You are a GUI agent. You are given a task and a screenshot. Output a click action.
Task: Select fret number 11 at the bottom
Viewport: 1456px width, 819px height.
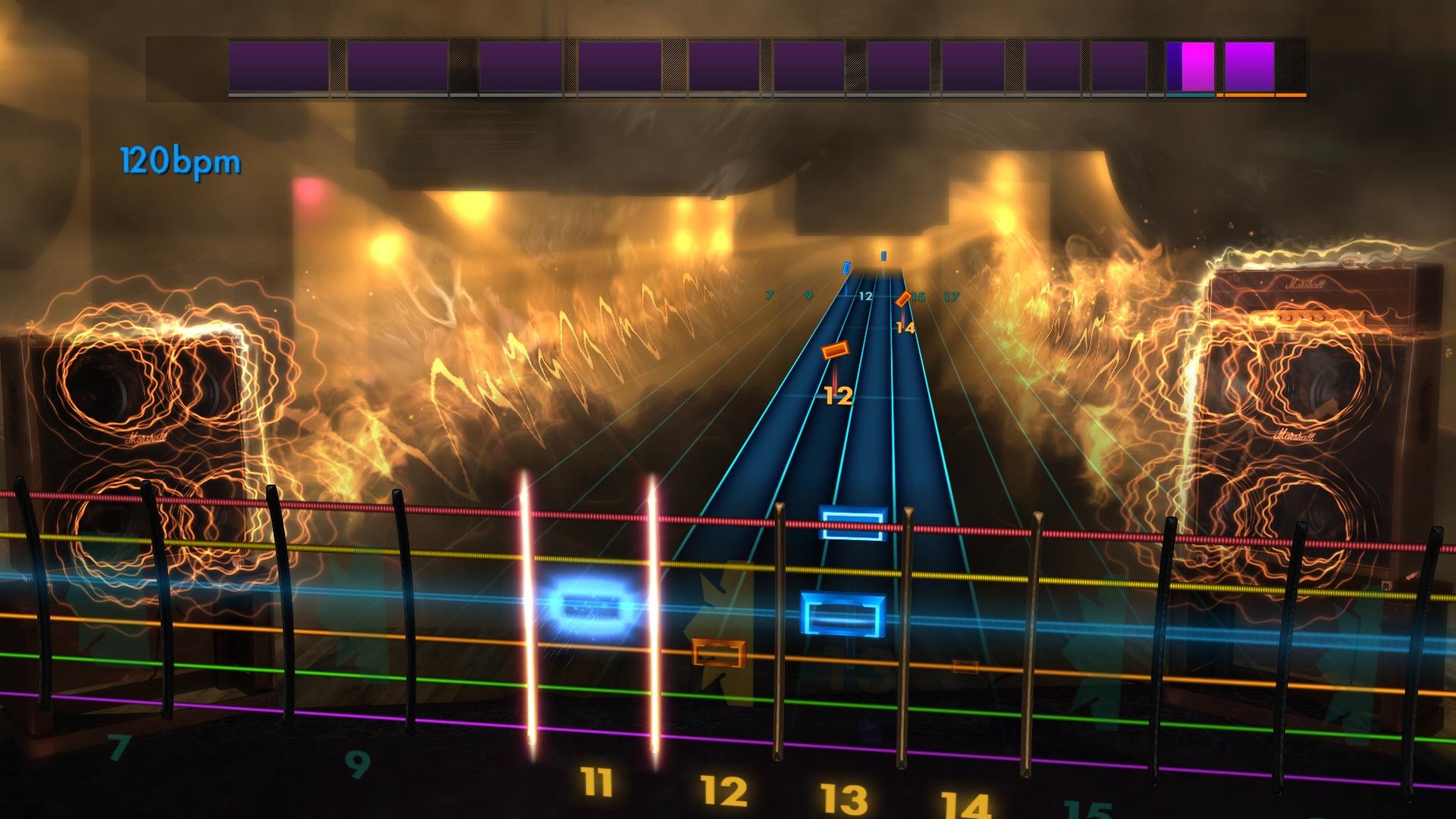click(598, 781)
